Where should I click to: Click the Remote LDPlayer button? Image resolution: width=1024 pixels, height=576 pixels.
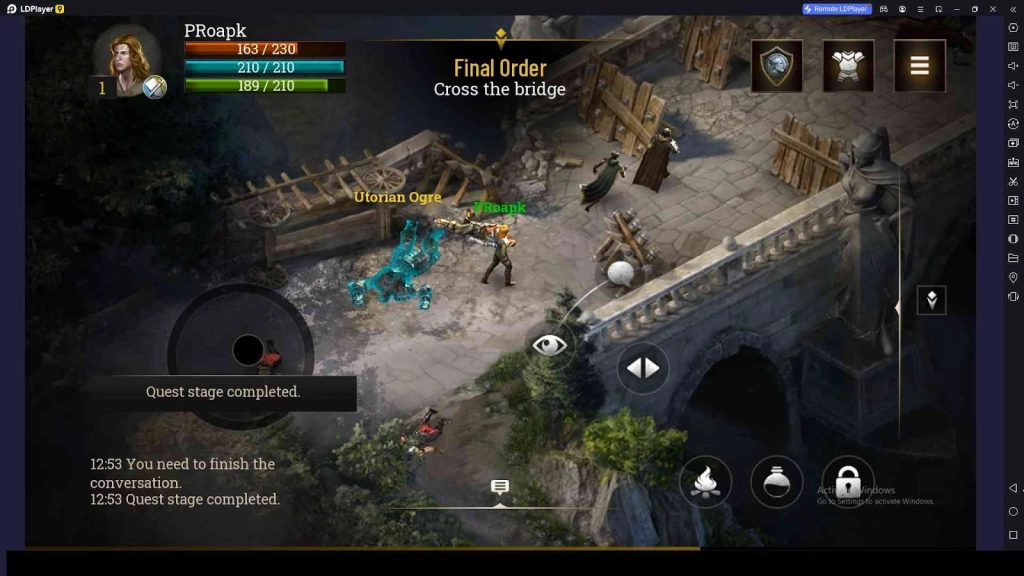pyautogui.click(x=837, y=9)
